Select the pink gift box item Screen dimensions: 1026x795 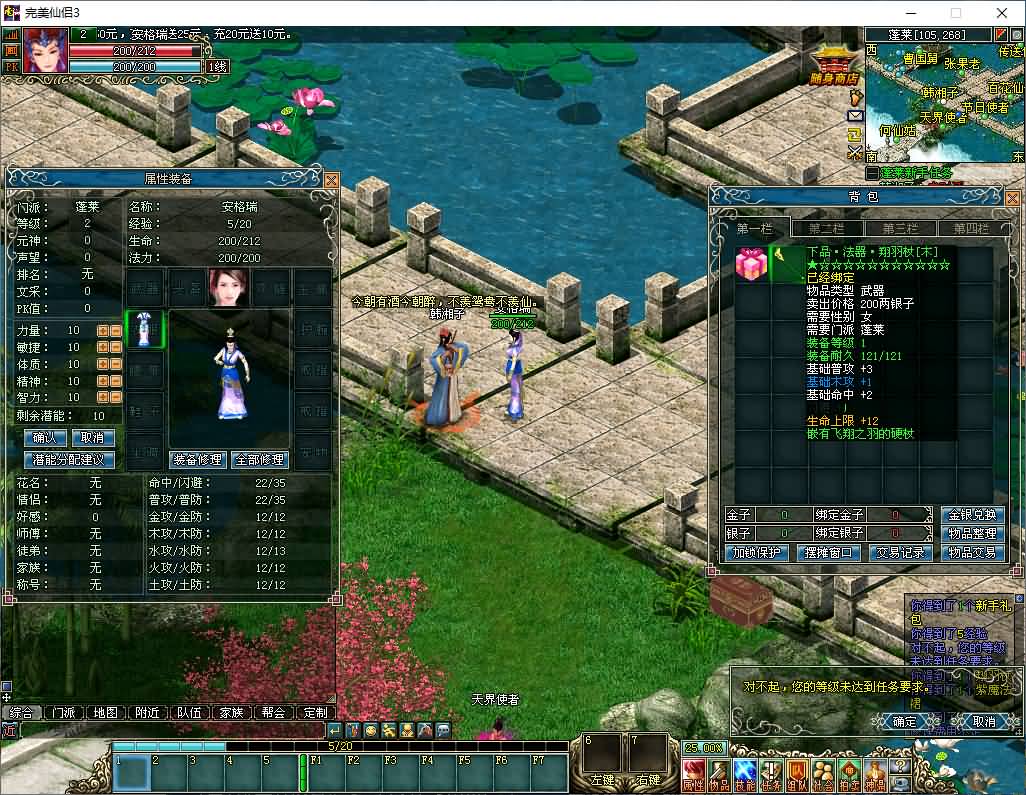(x=750, y=264)
